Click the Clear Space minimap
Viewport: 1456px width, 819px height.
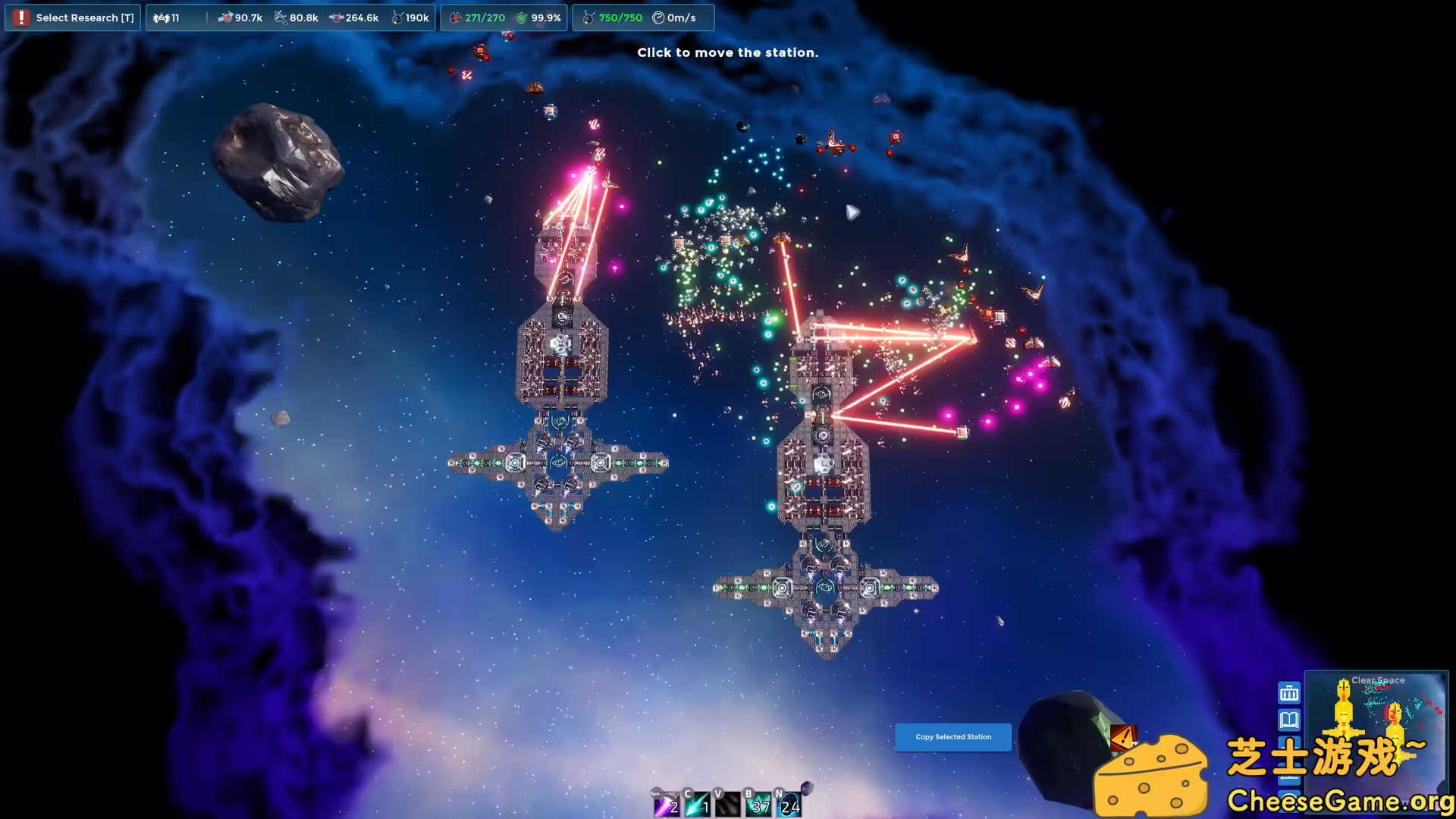(x=1376, y=713)
